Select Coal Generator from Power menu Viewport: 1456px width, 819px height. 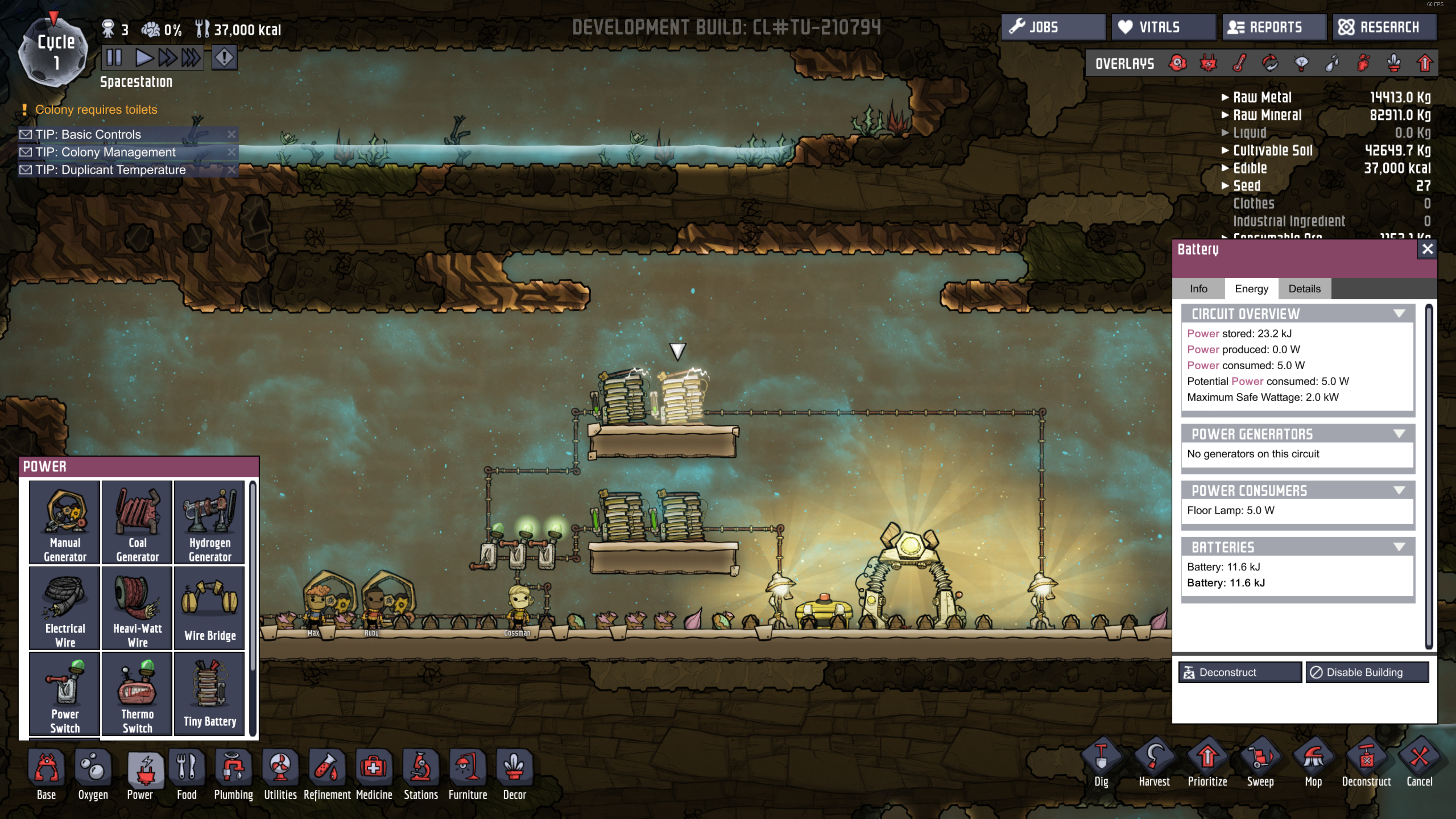point(137,523)
